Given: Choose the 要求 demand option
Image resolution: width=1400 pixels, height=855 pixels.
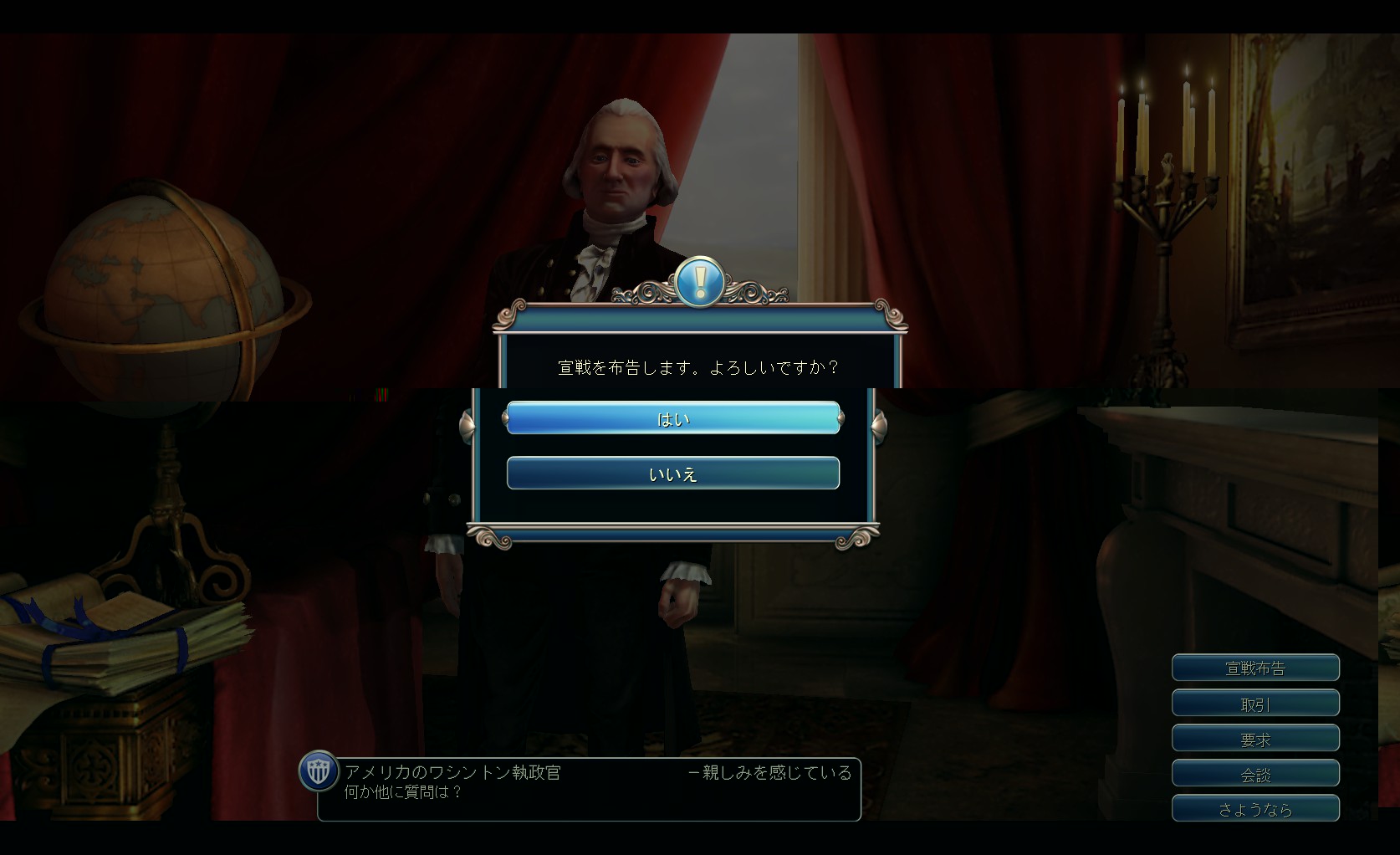Looking at the screenshot, I should pyautogui.click(x=1255, y=739).
